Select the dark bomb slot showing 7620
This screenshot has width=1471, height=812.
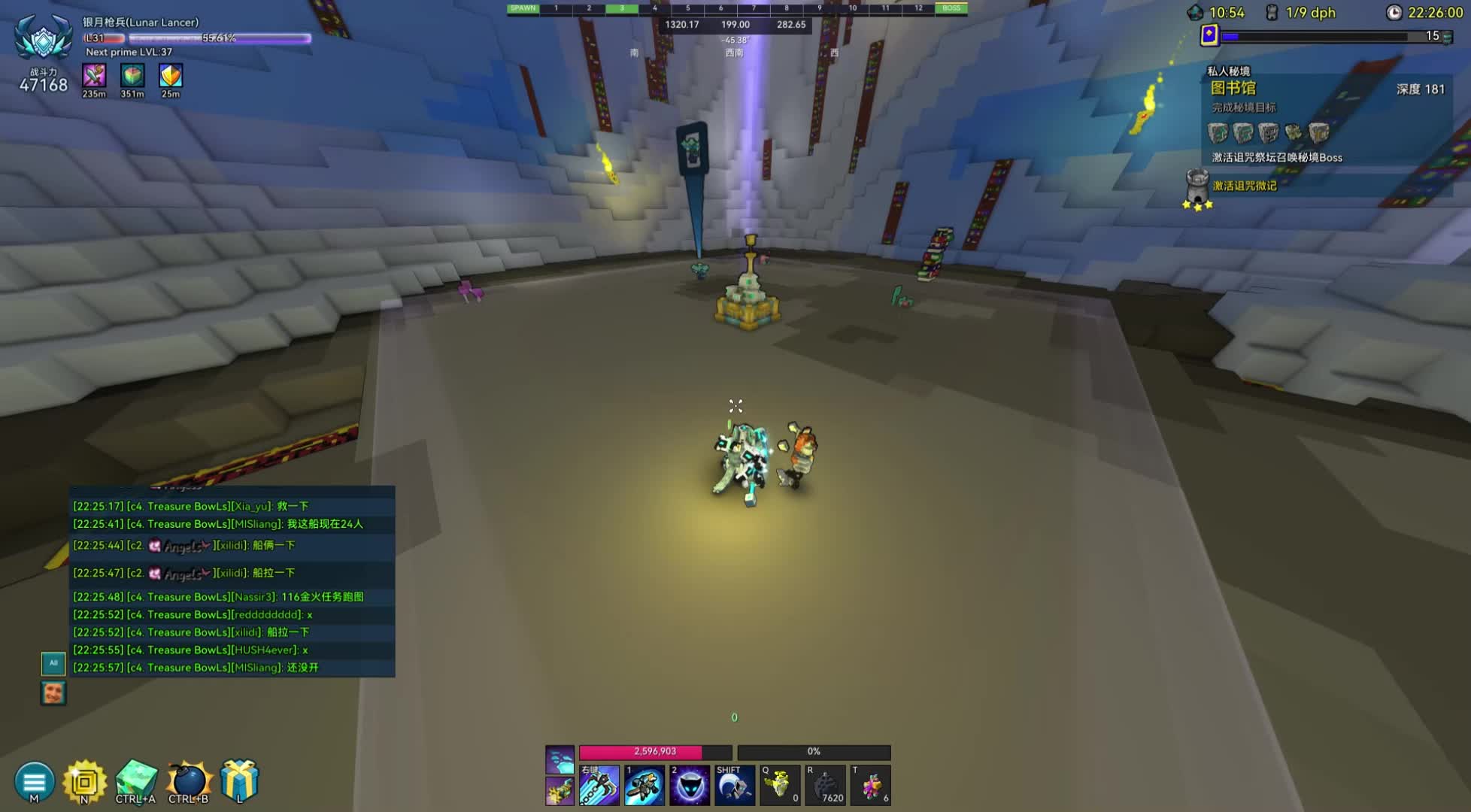(x=825, y=786)
